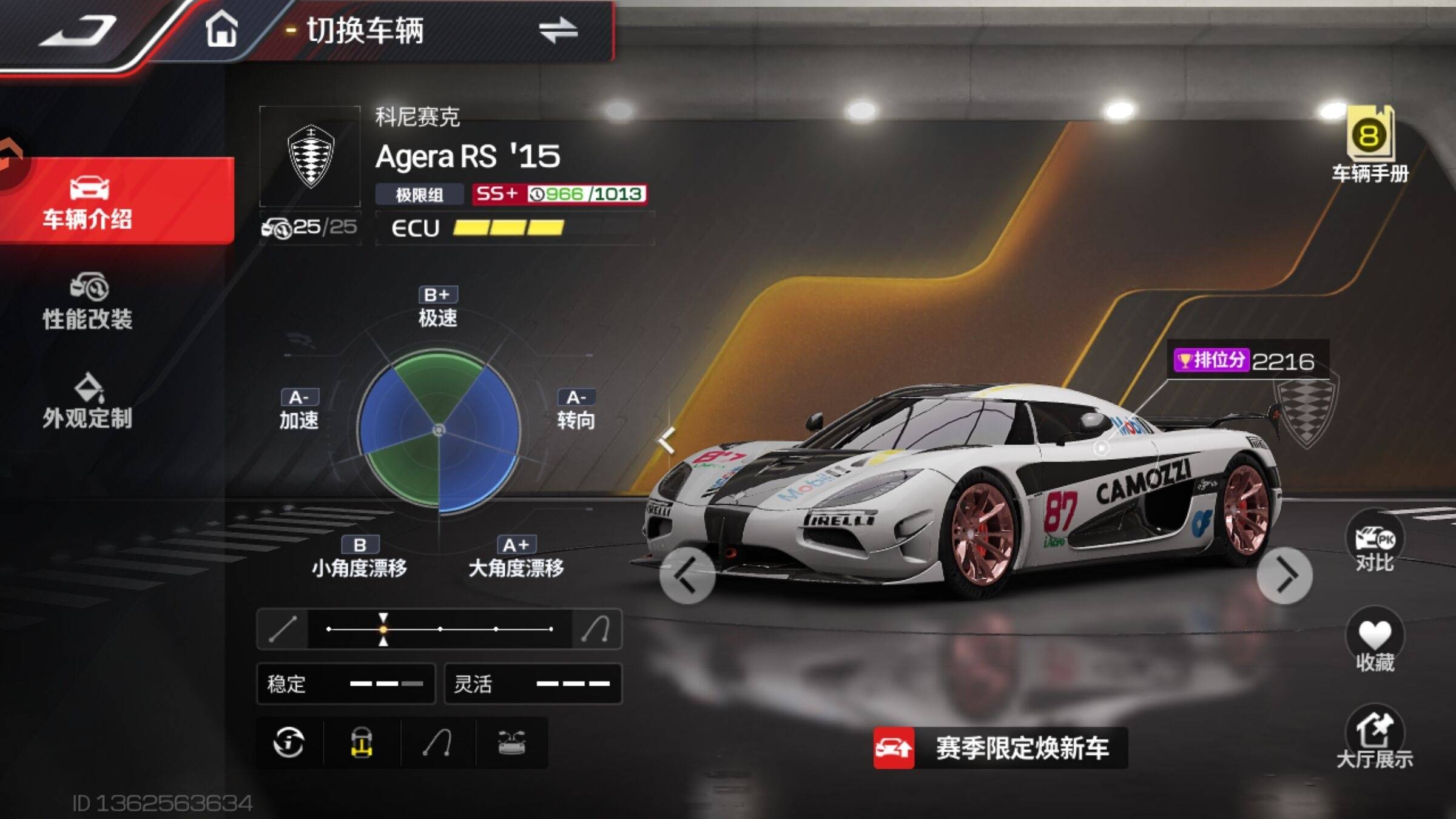Viewport: 1456px width, 819px height.
Task: Open the 对比 PK comparison
Action: [x=1374, y=543]
